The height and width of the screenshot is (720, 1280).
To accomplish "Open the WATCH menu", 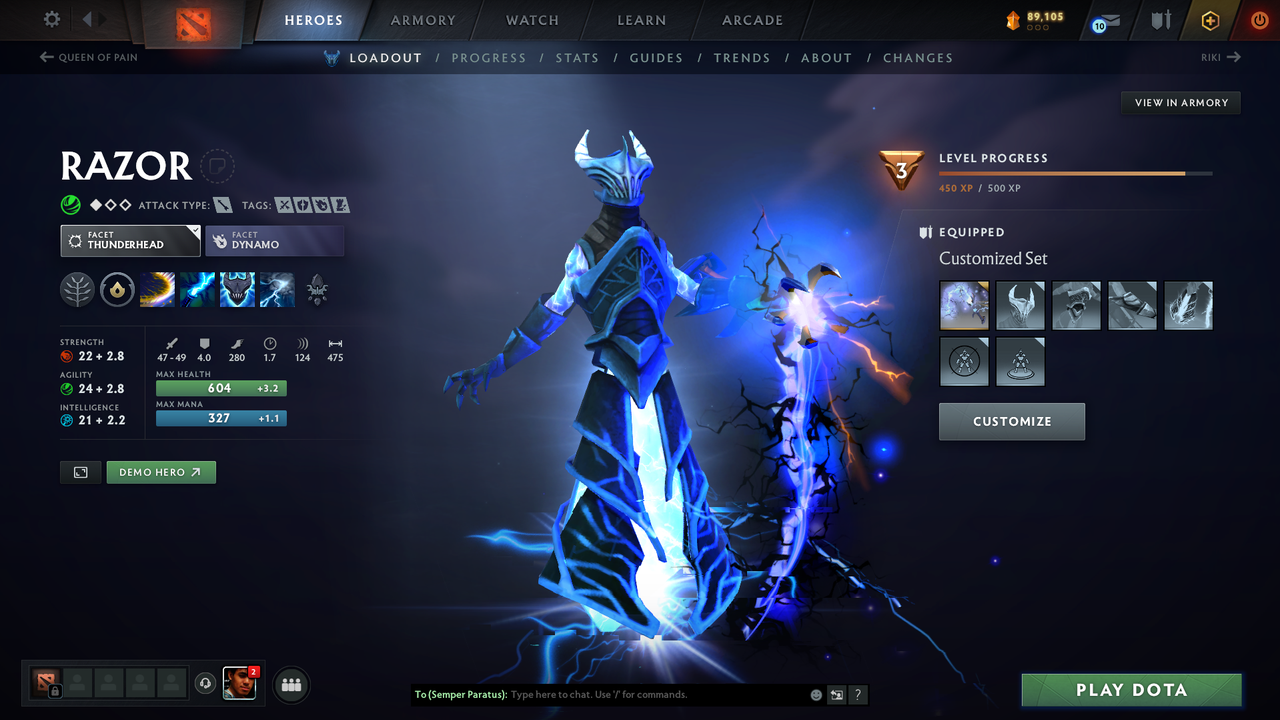I will [x=531, y=20].
